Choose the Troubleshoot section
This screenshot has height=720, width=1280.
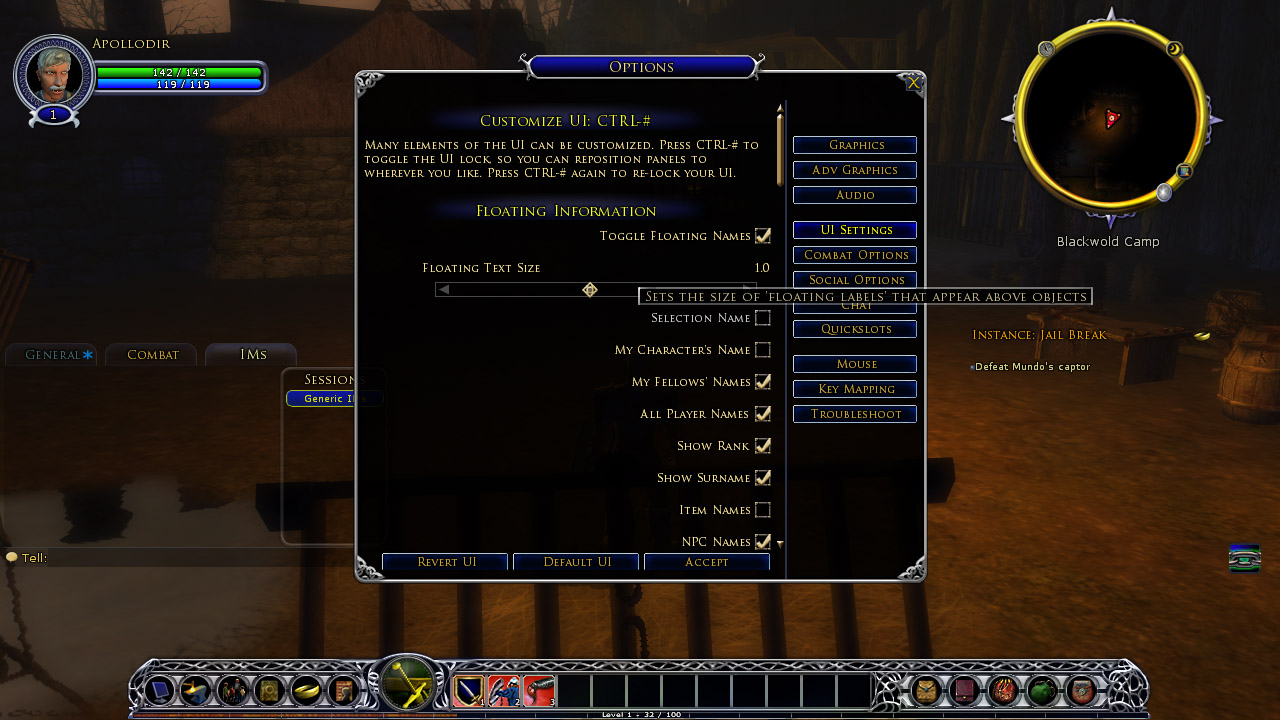[855, 414]
